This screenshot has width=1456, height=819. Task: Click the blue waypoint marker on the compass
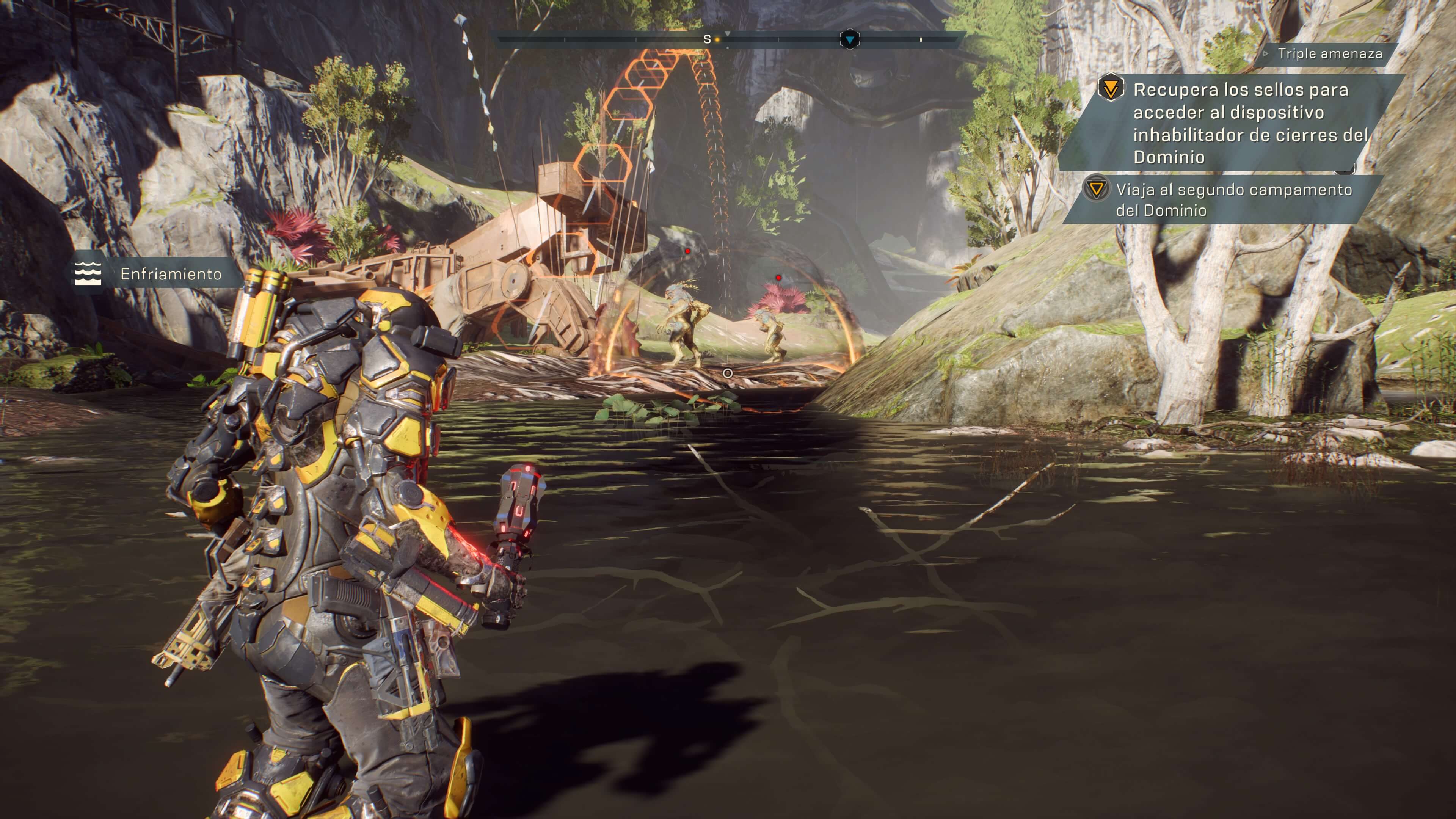849,39
